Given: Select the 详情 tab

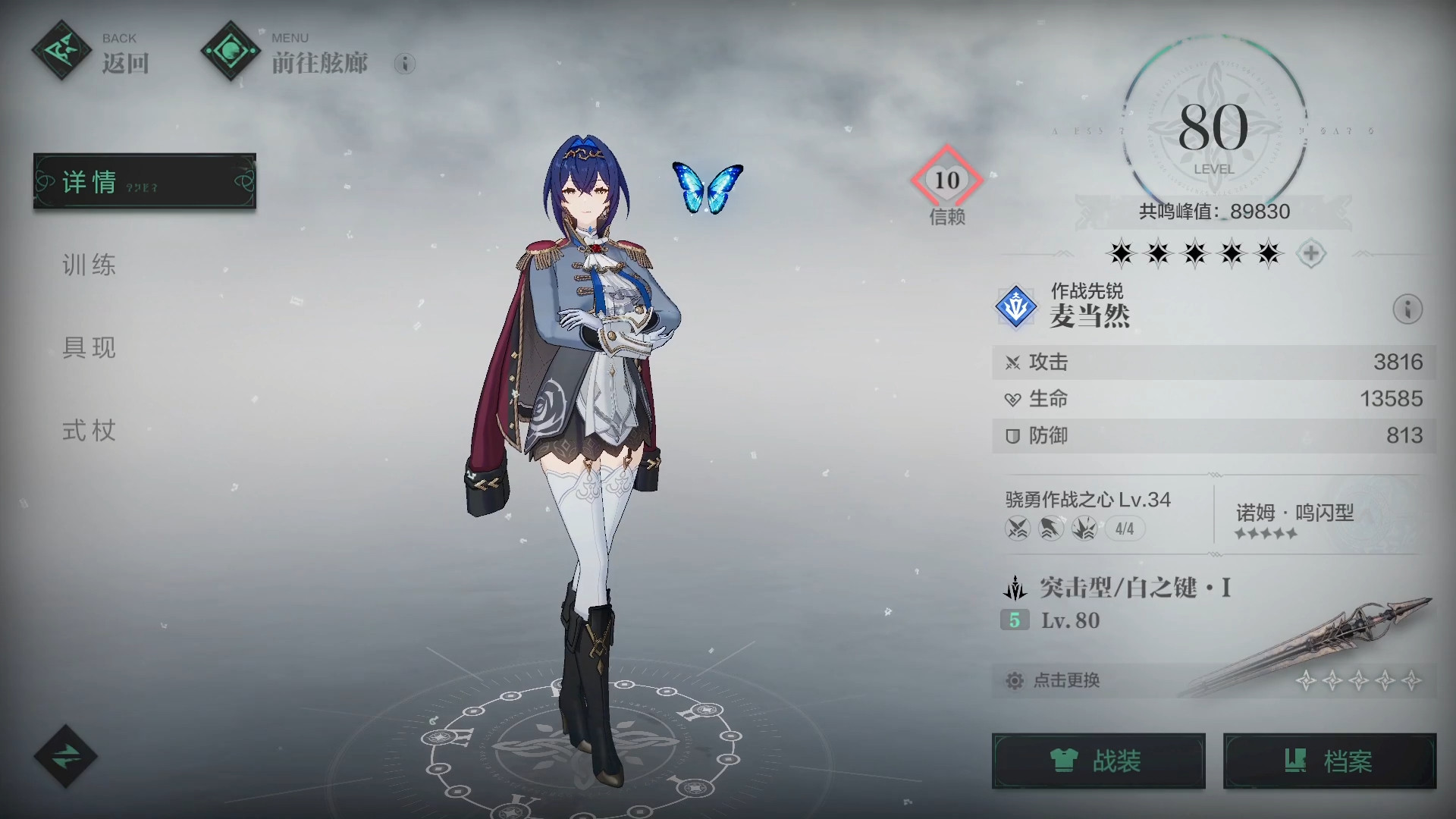Looking at the screenshot, I should (144, 181).
